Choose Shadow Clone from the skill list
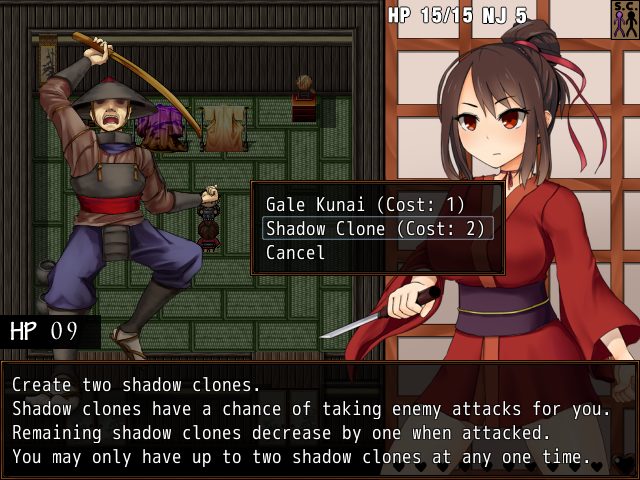 (375, 228)
